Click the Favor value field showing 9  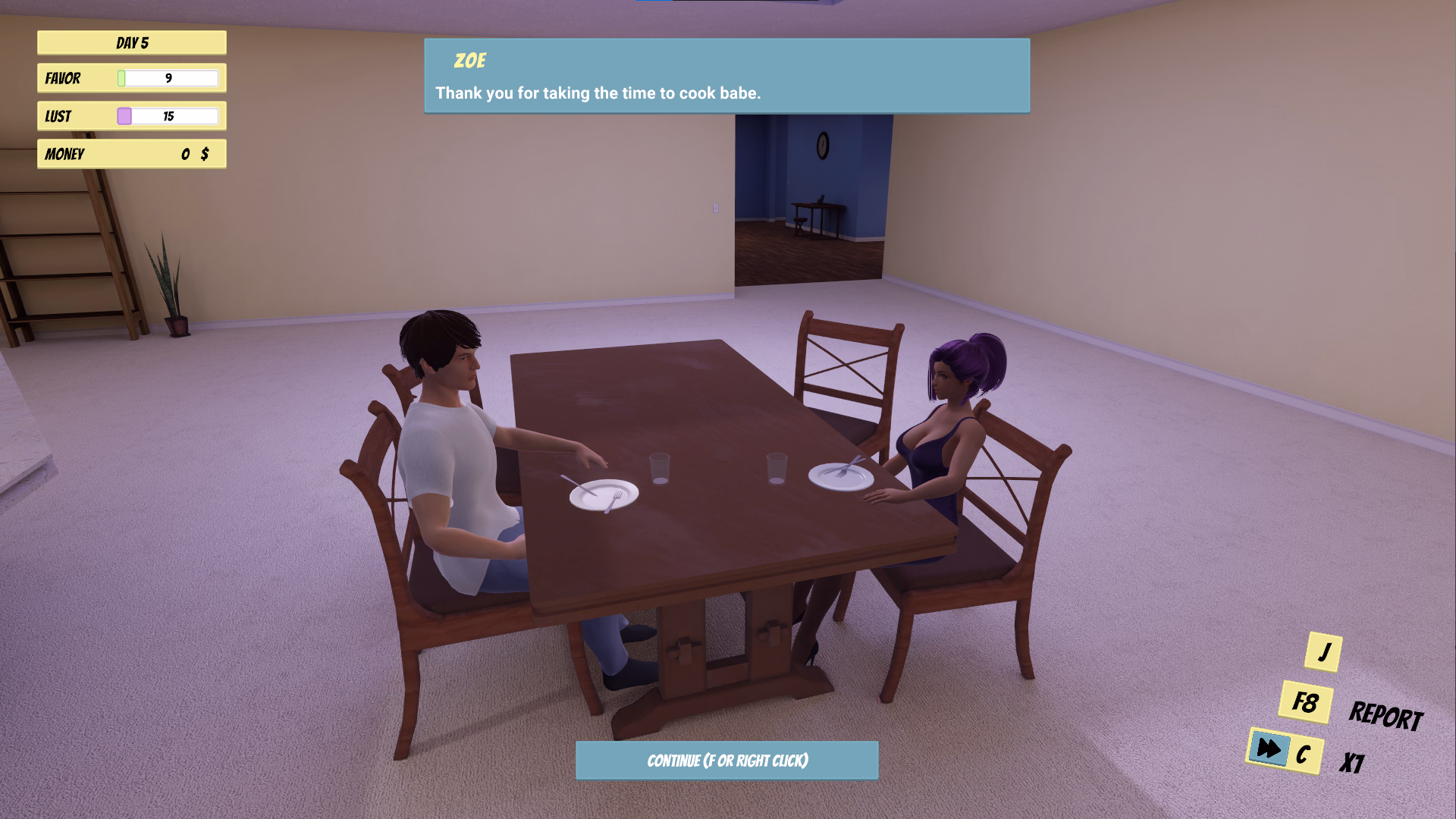click(170, 78)
